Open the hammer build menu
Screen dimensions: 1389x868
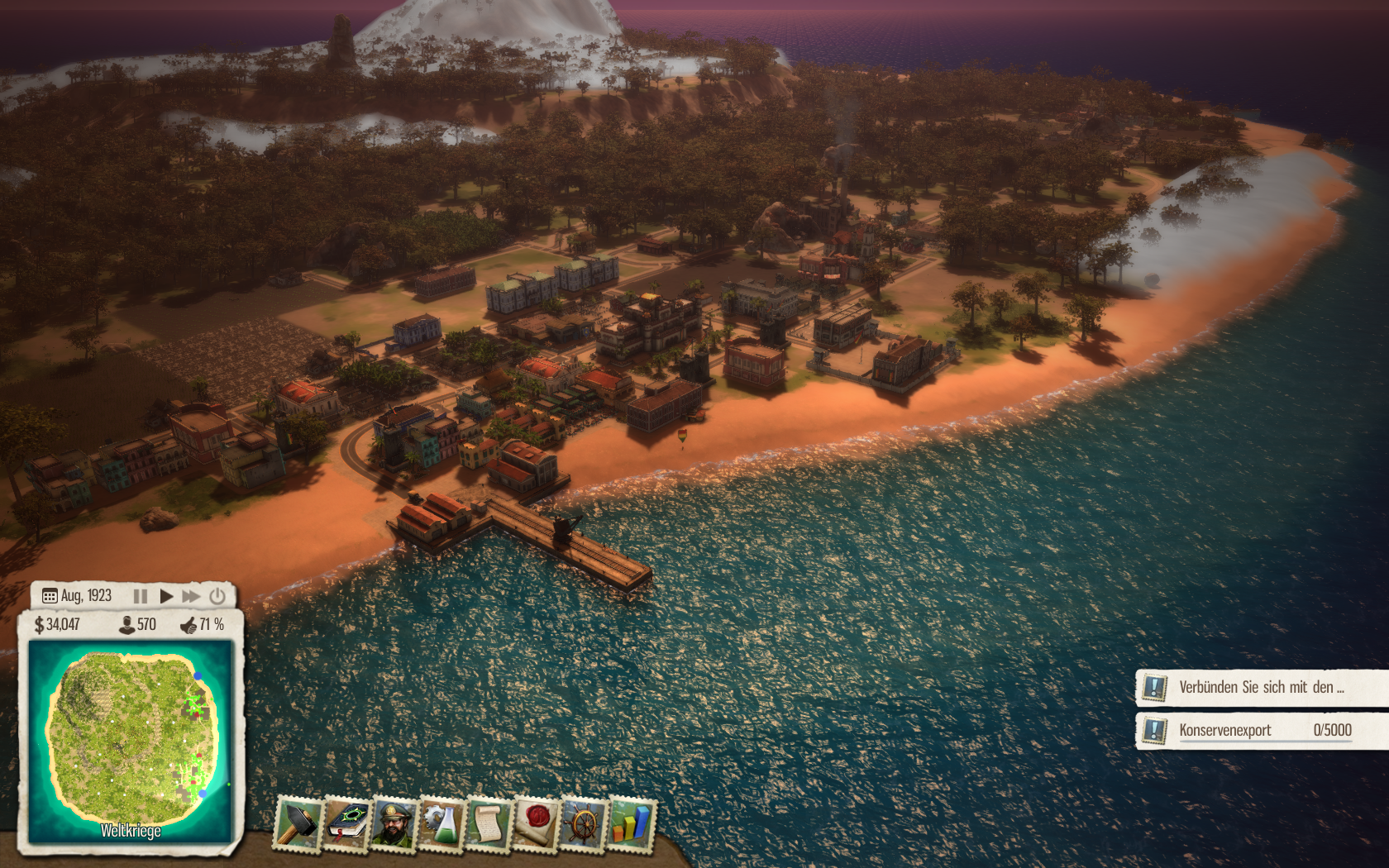click(x=298, y=823)
